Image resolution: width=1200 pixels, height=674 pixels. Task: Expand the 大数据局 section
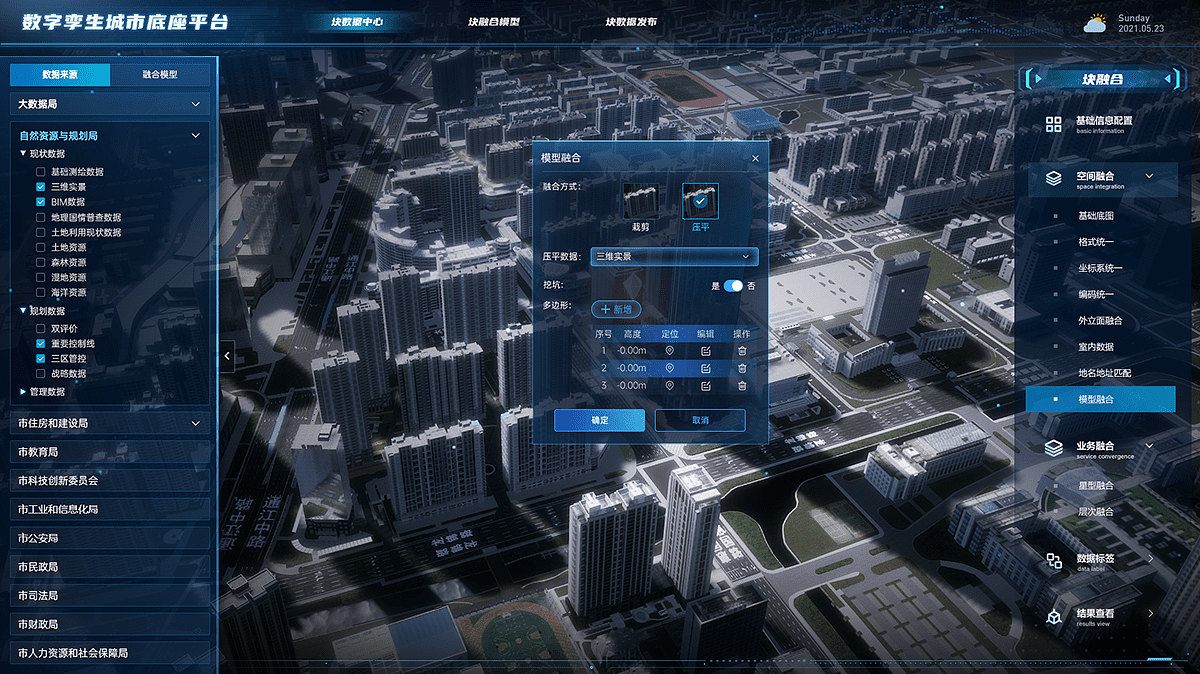point(110,104)
